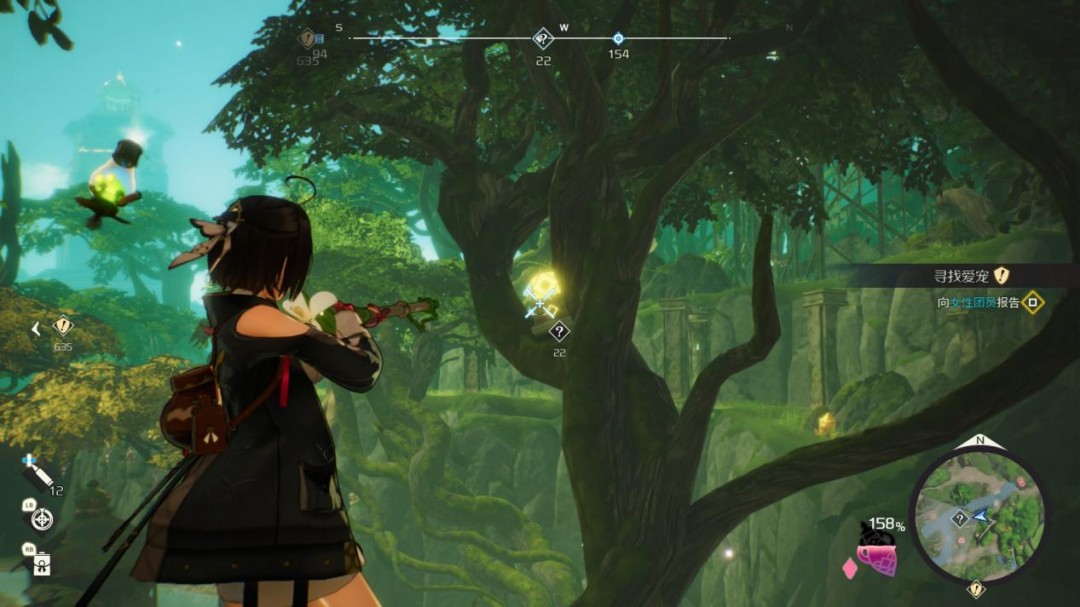Click the yellow exclamation marker below minimap
1080x607 pixels.
tap(976, 590)
